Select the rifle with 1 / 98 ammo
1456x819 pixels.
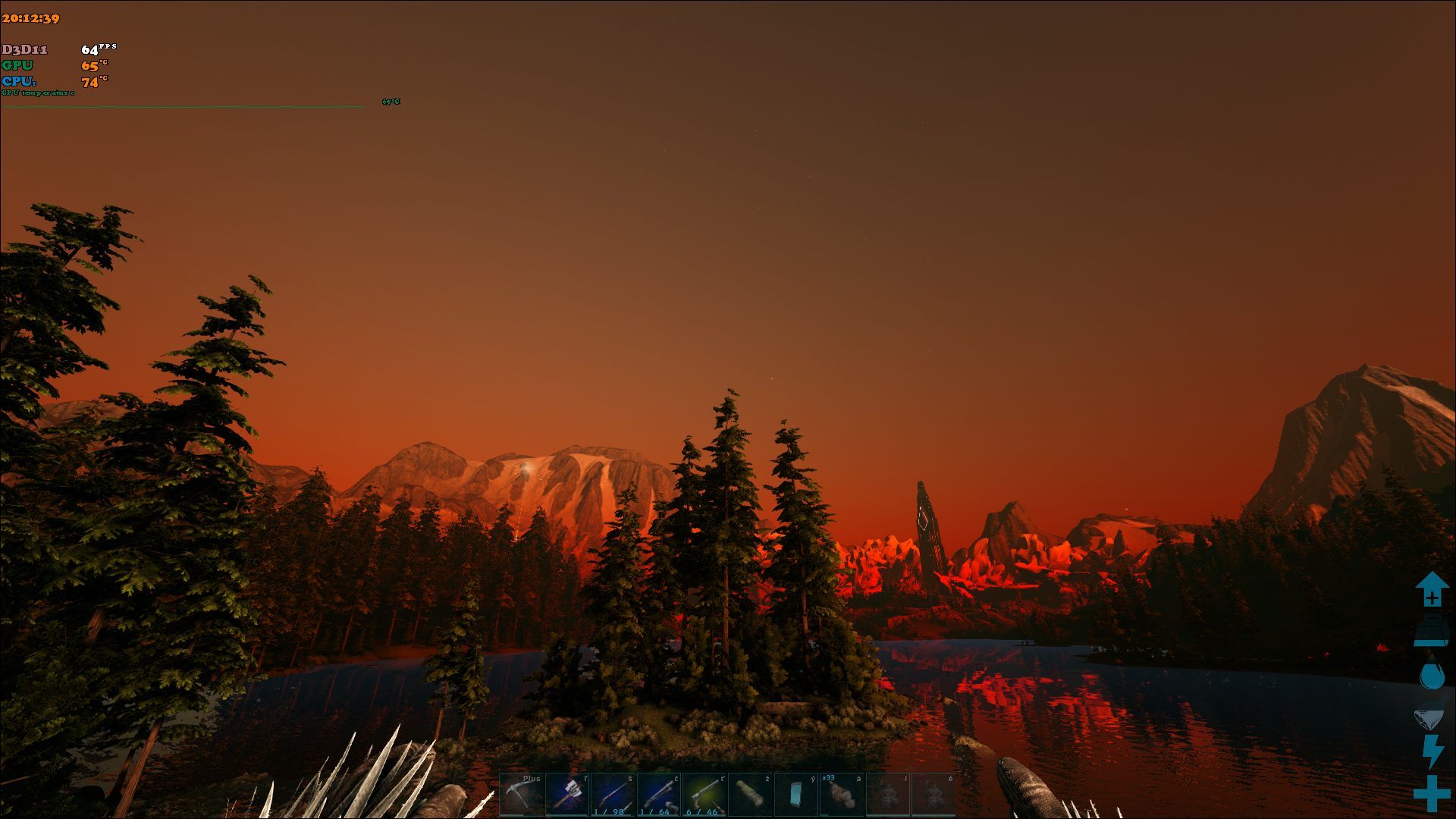(x=613, y=795)
